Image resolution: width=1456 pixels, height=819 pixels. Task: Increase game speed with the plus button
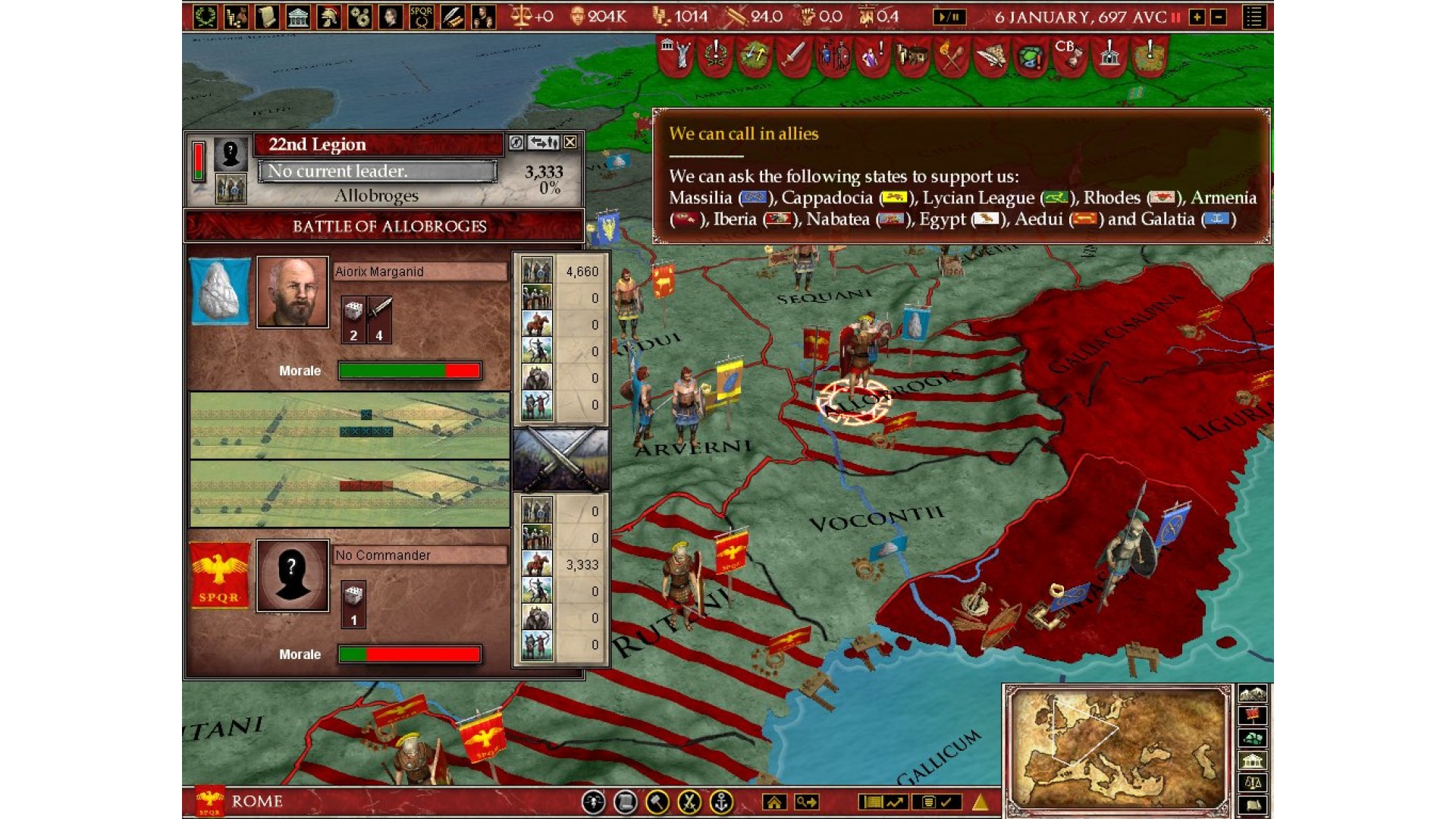click(1197, 17)
